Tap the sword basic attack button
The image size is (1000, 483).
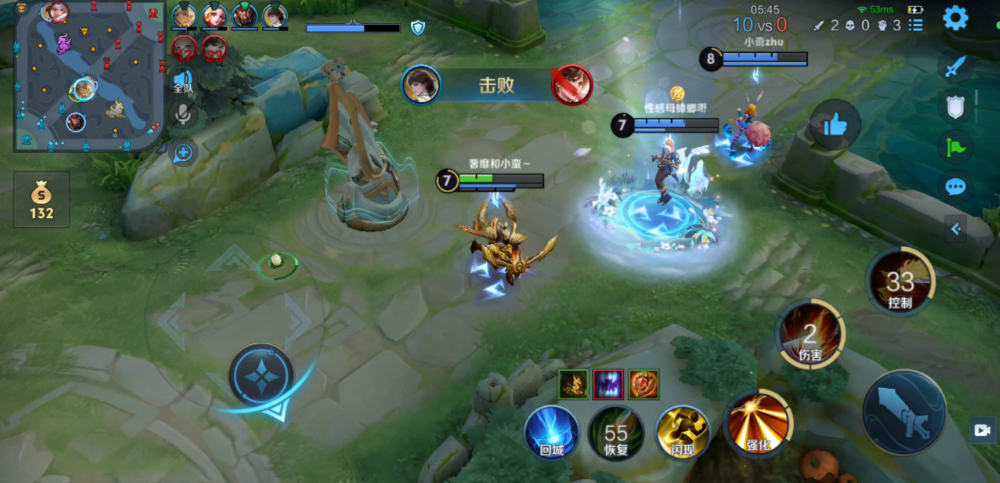[903, 412]
